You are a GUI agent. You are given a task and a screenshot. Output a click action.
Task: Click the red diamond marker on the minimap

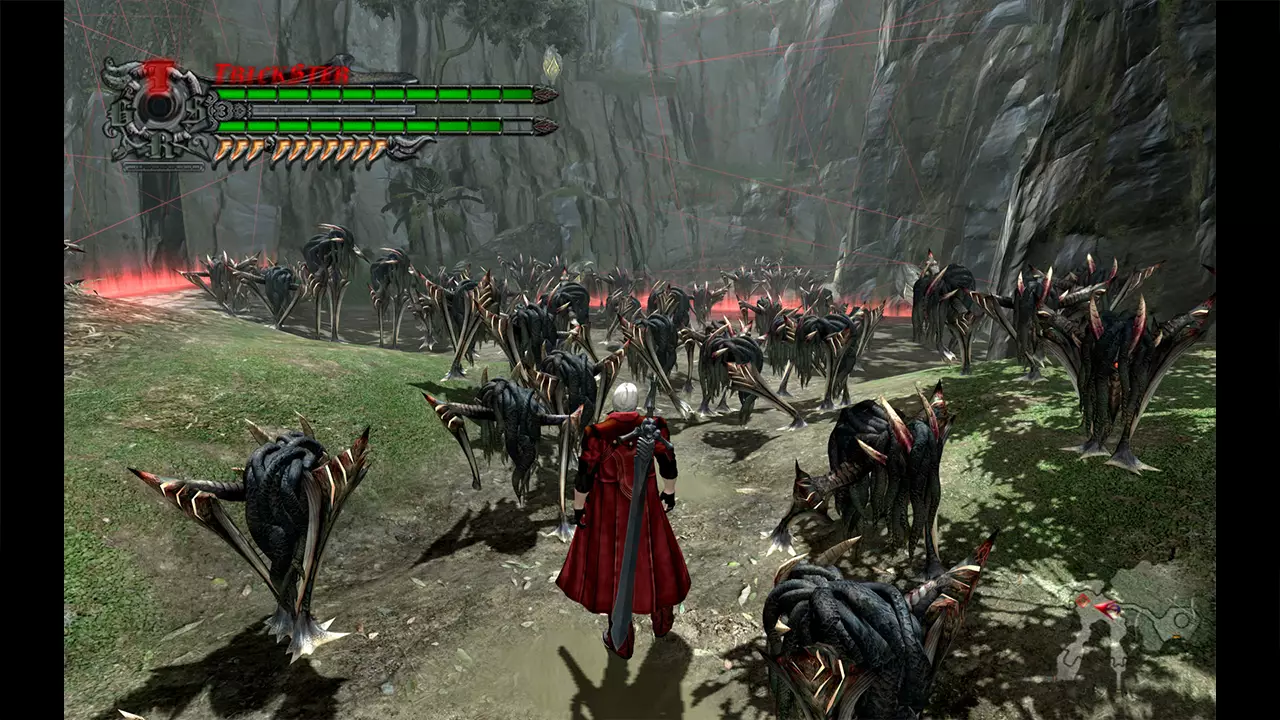pyautogui.click(x=1082, y=601)
